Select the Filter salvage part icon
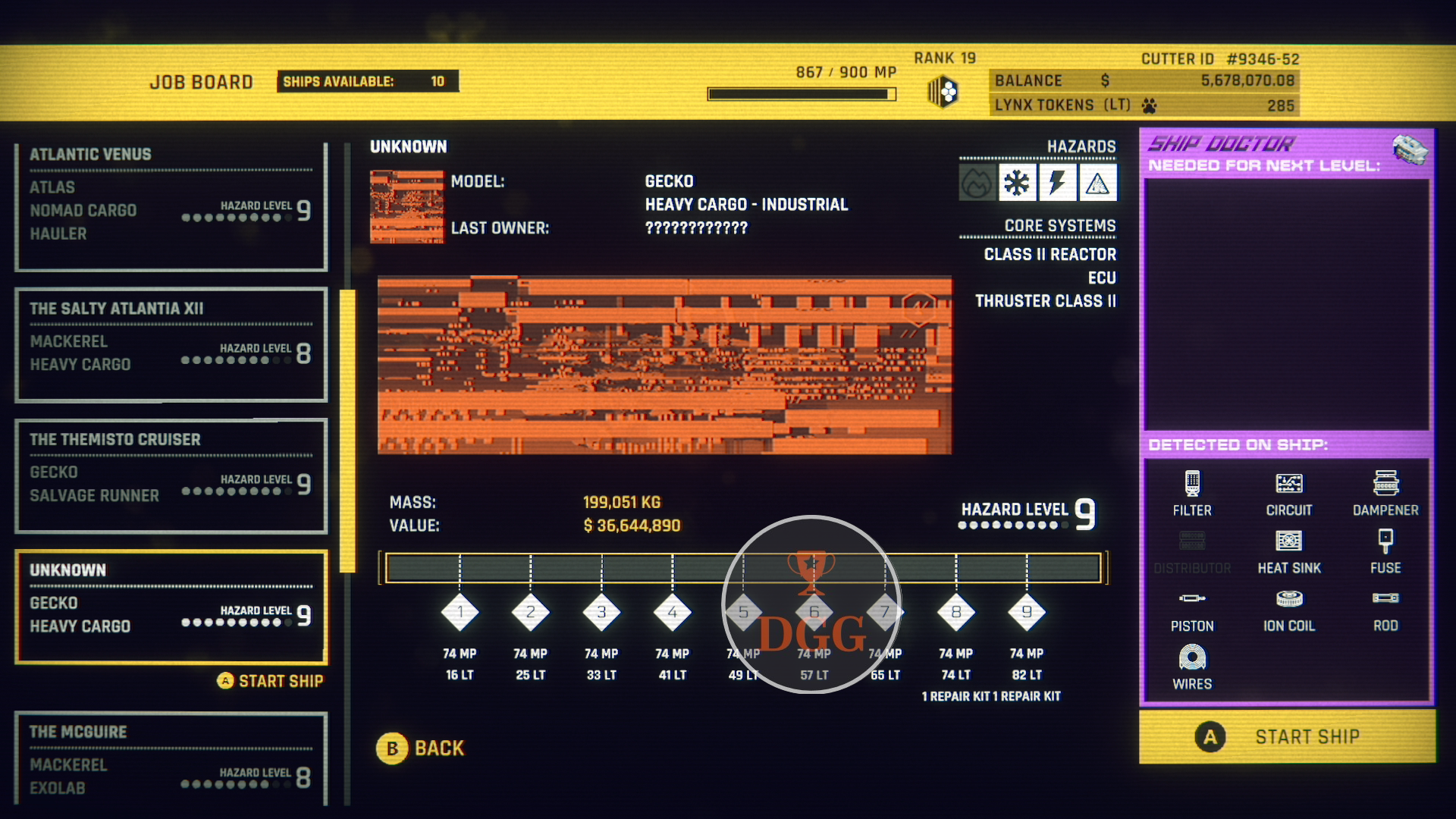The image size is (1456, 819). pyautogui.click(x=1192, y=483)
